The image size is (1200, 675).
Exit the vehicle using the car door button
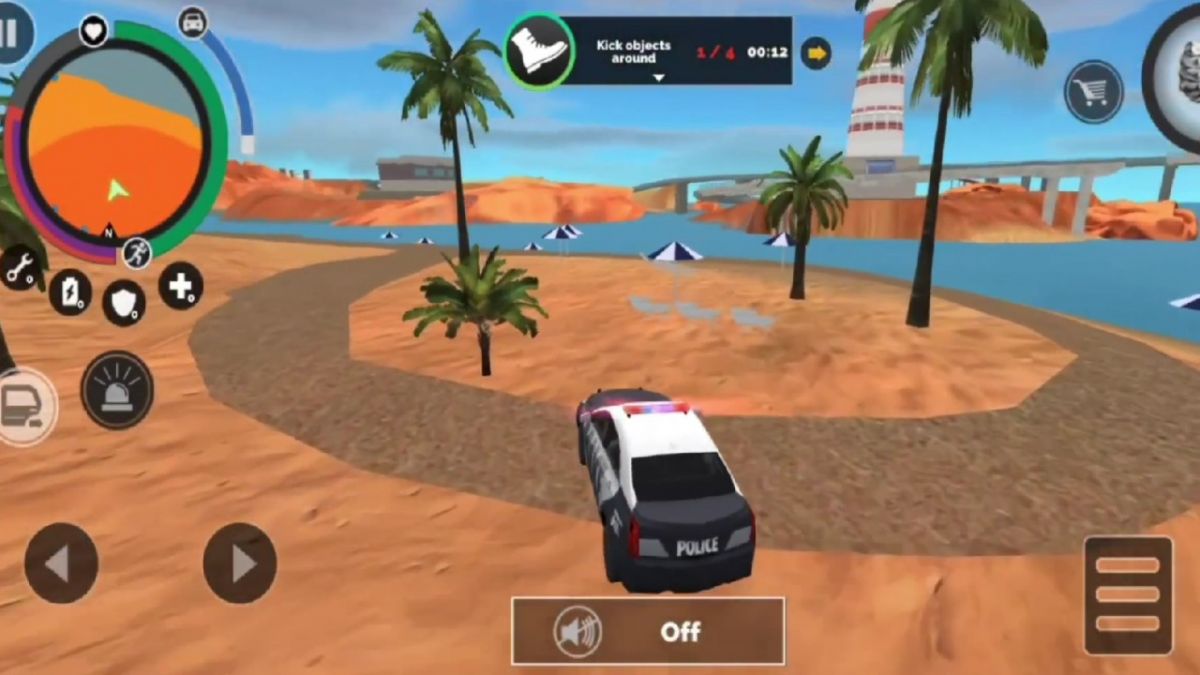(24, 406)
